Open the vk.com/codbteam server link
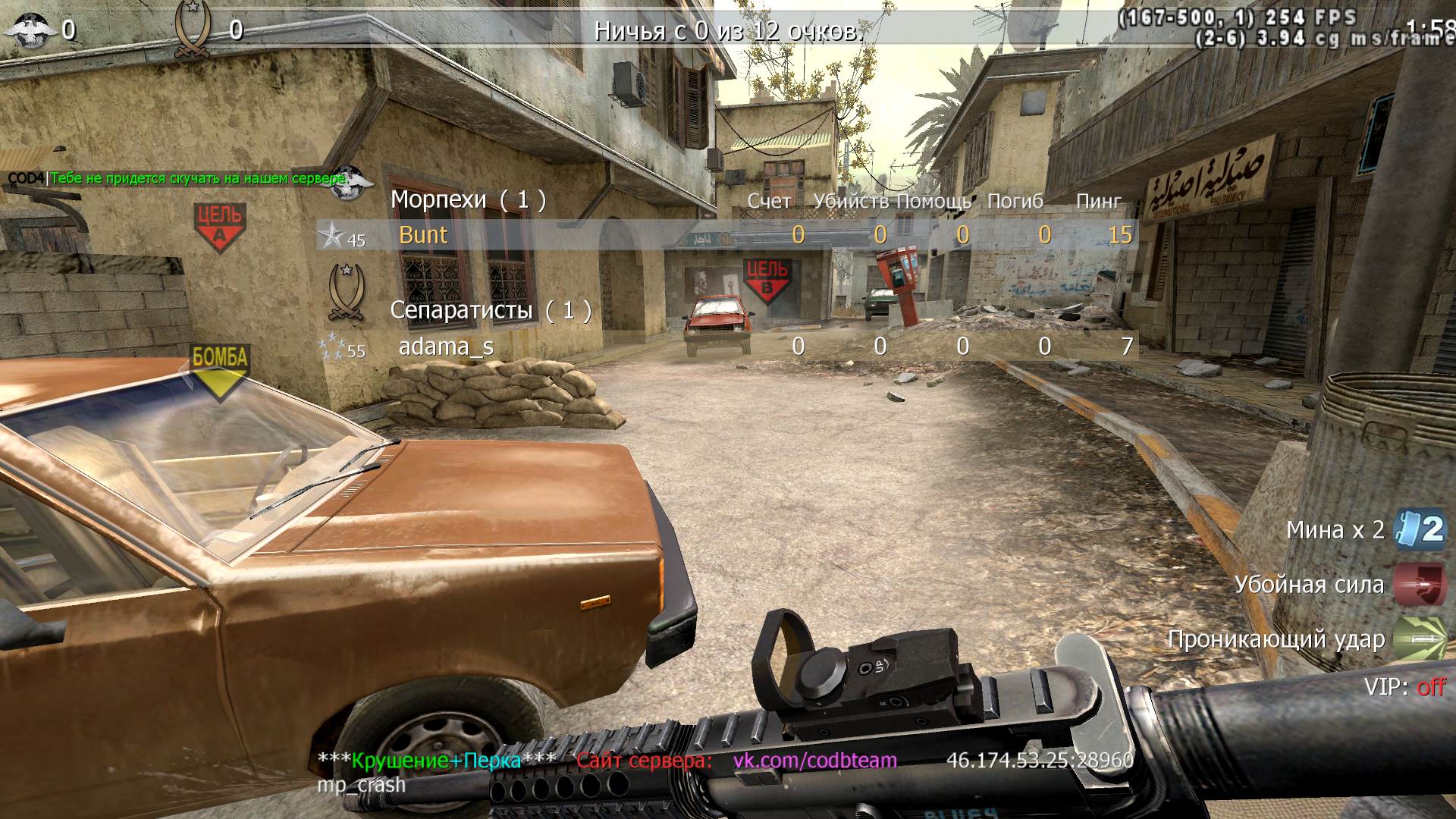 point(814,760)
